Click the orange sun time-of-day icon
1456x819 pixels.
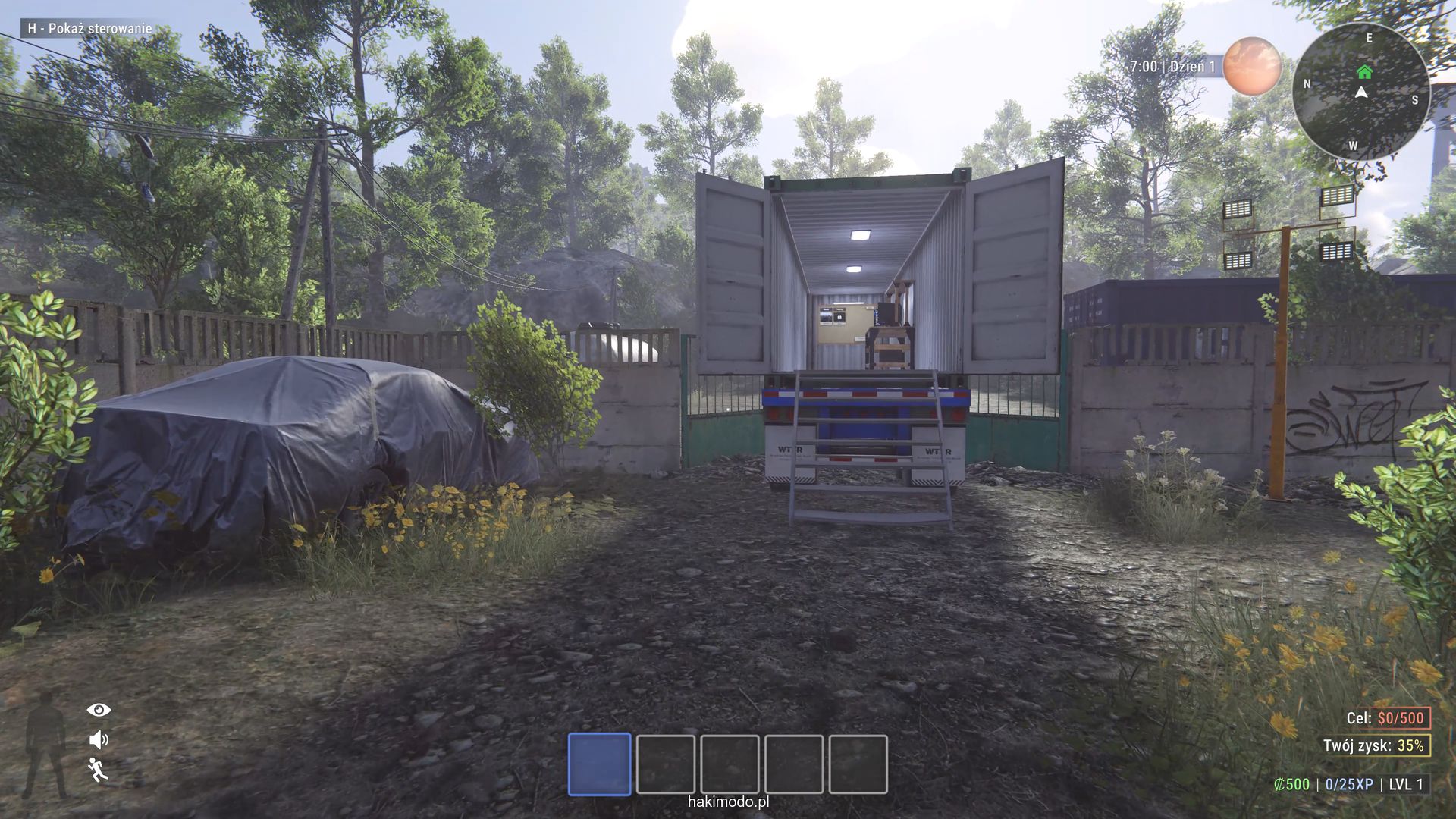click(x=1252, y=66)
